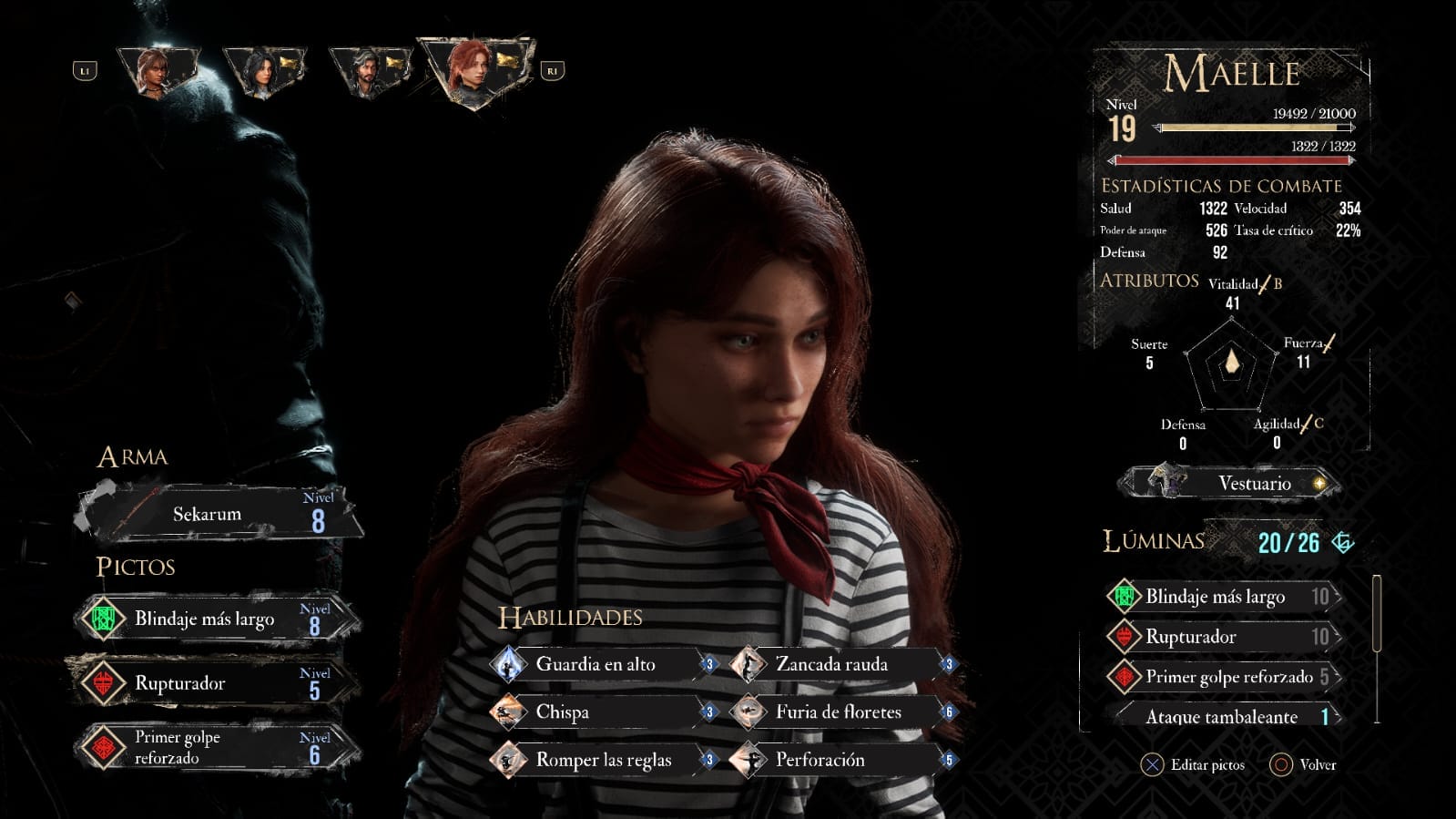The image size is (1456, 819).
Task: Choose the Romper las reglas skill
Action: point(603,760)
